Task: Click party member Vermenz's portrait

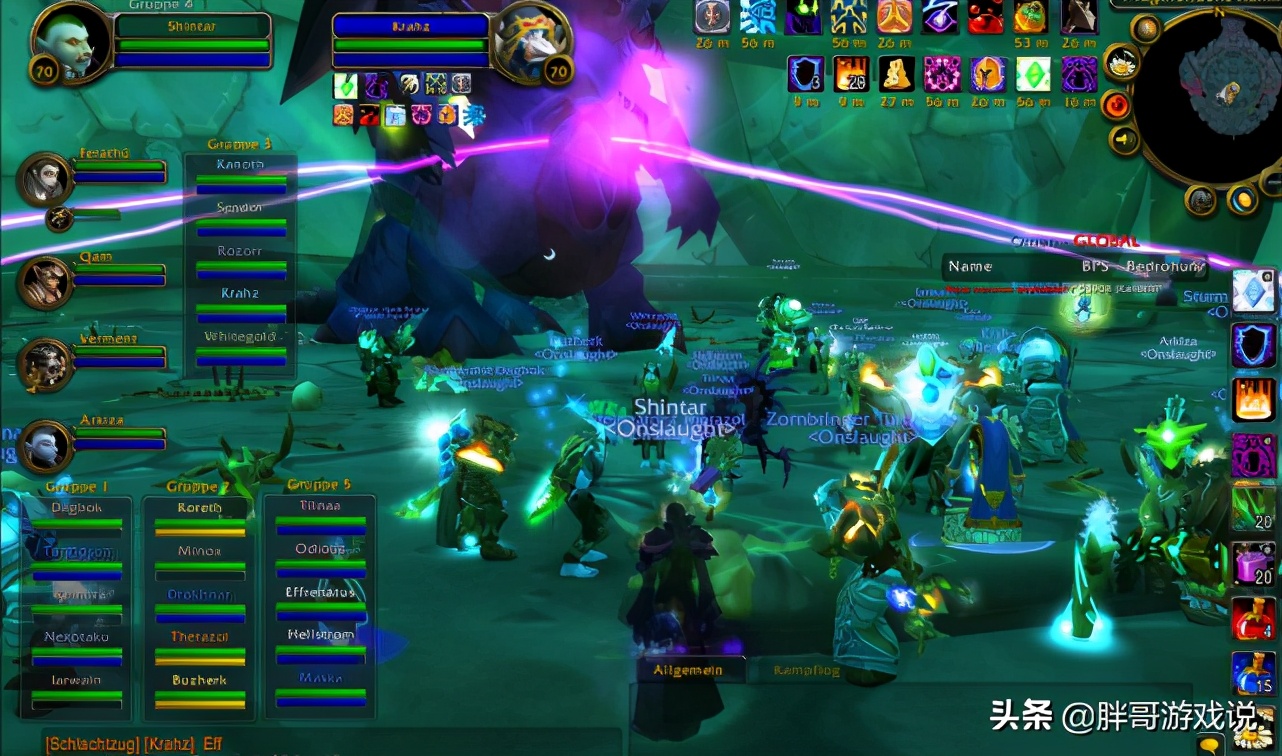Action: [44, 364]
